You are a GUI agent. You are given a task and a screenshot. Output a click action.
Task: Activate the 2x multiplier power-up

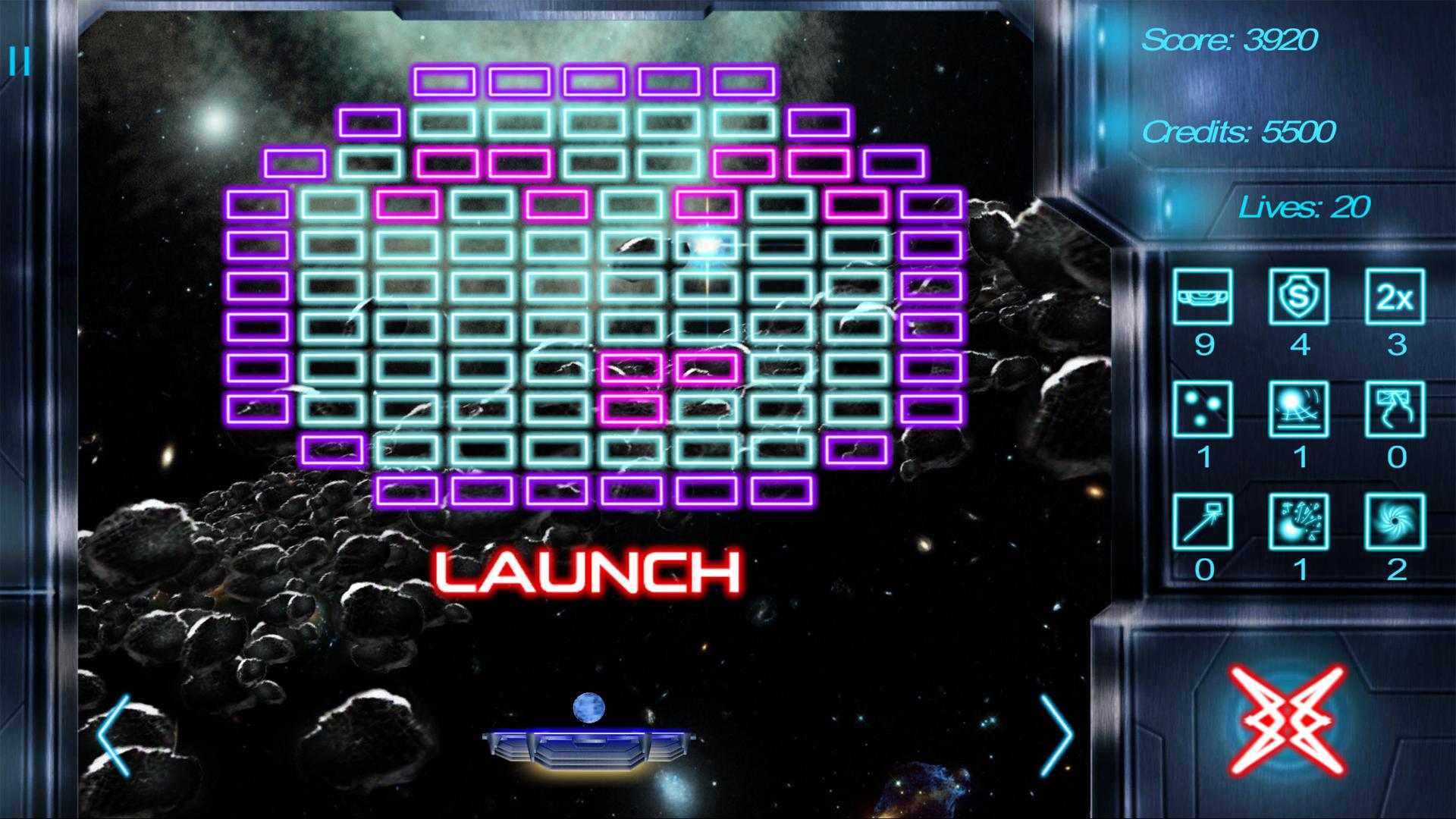tap(1395, 297)
